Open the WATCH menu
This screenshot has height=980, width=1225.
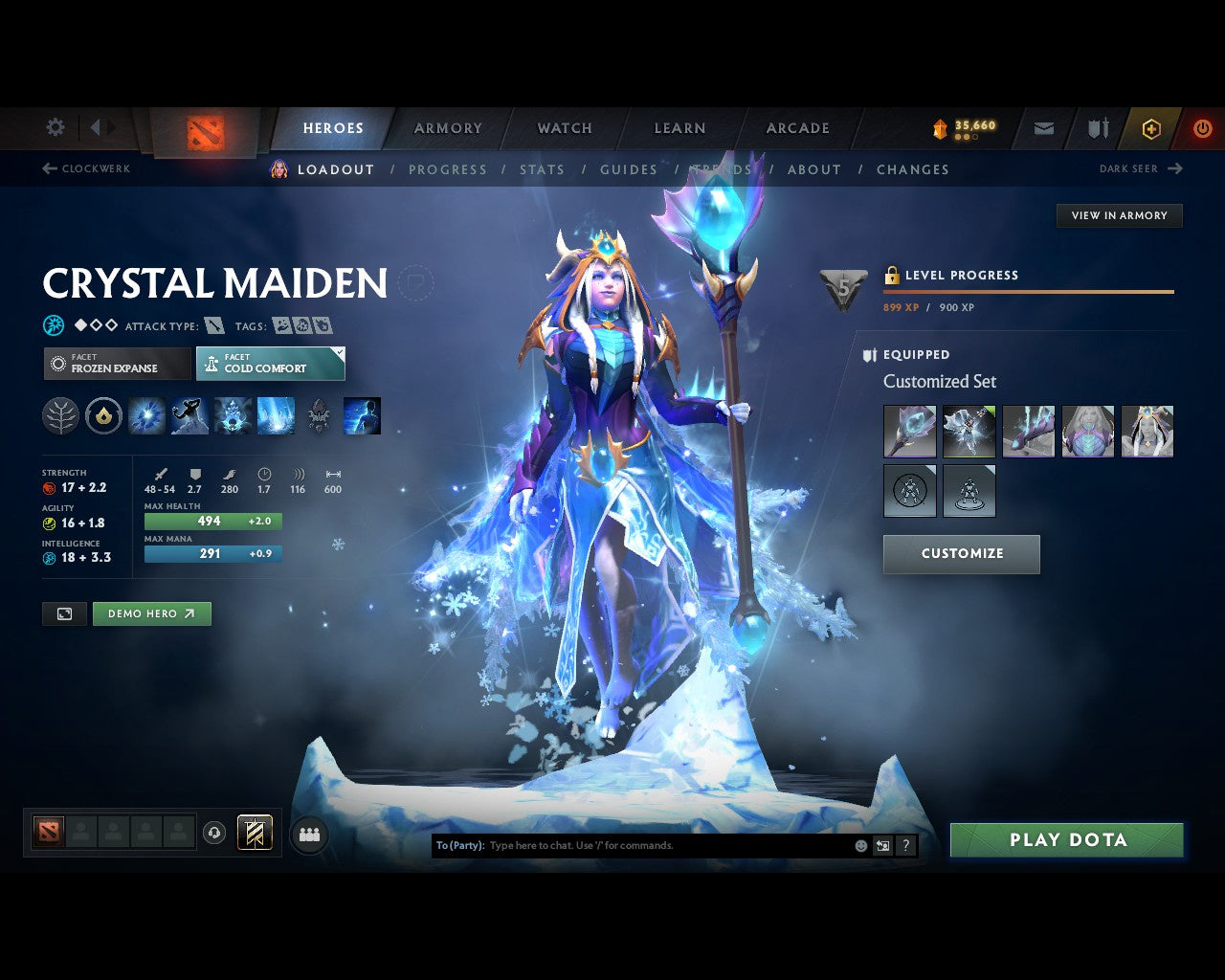click(564, 128)
